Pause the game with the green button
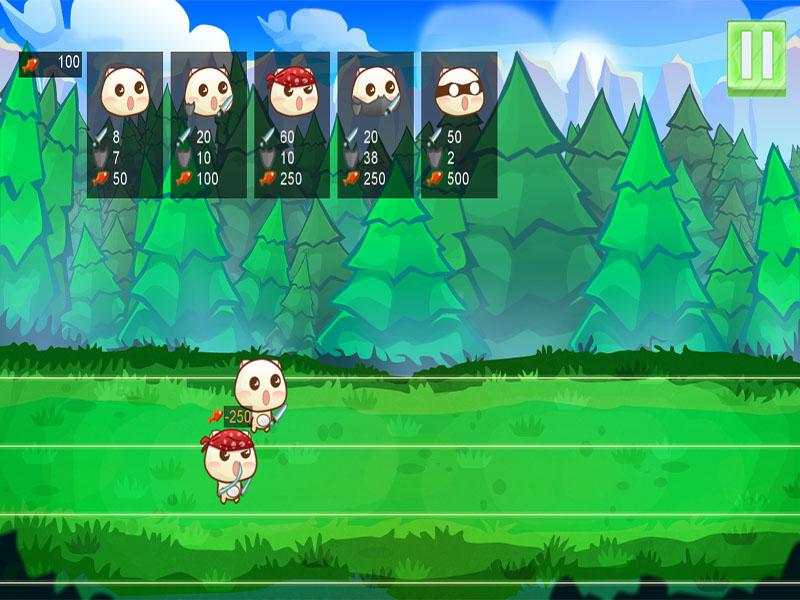This screenshot has height=600, width=800. pos(756,59)
